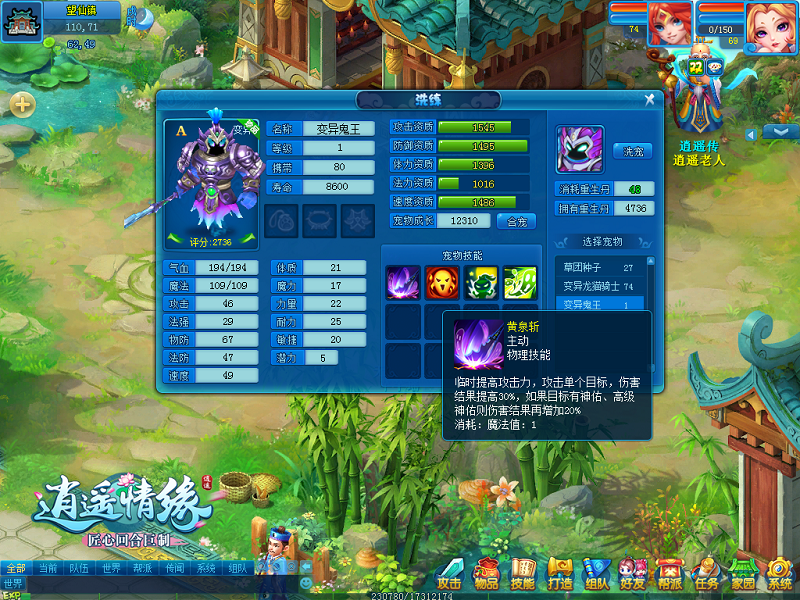This screenshot has width=800, height=600.
Task: Select the red-haired character portrait
Action: tap(668, 24)
